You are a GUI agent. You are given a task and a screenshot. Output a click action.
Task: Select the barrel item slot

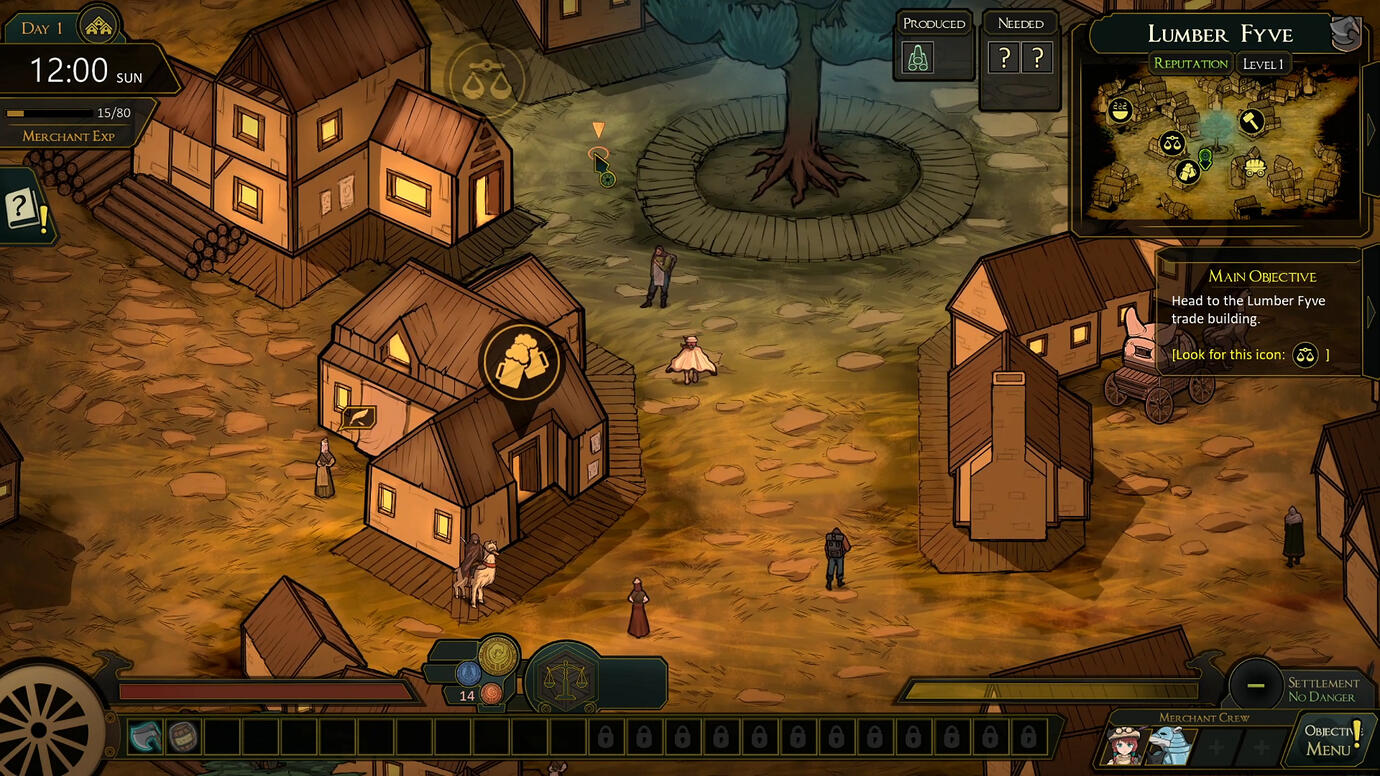click(x=182, y=737)
